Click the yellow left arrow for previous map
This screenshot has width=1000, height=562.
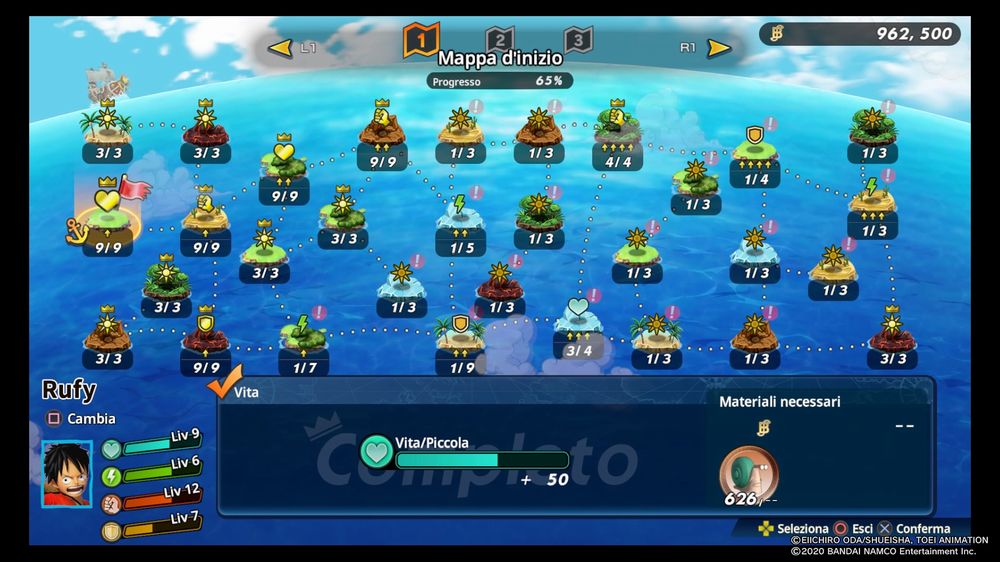[281, 47]
